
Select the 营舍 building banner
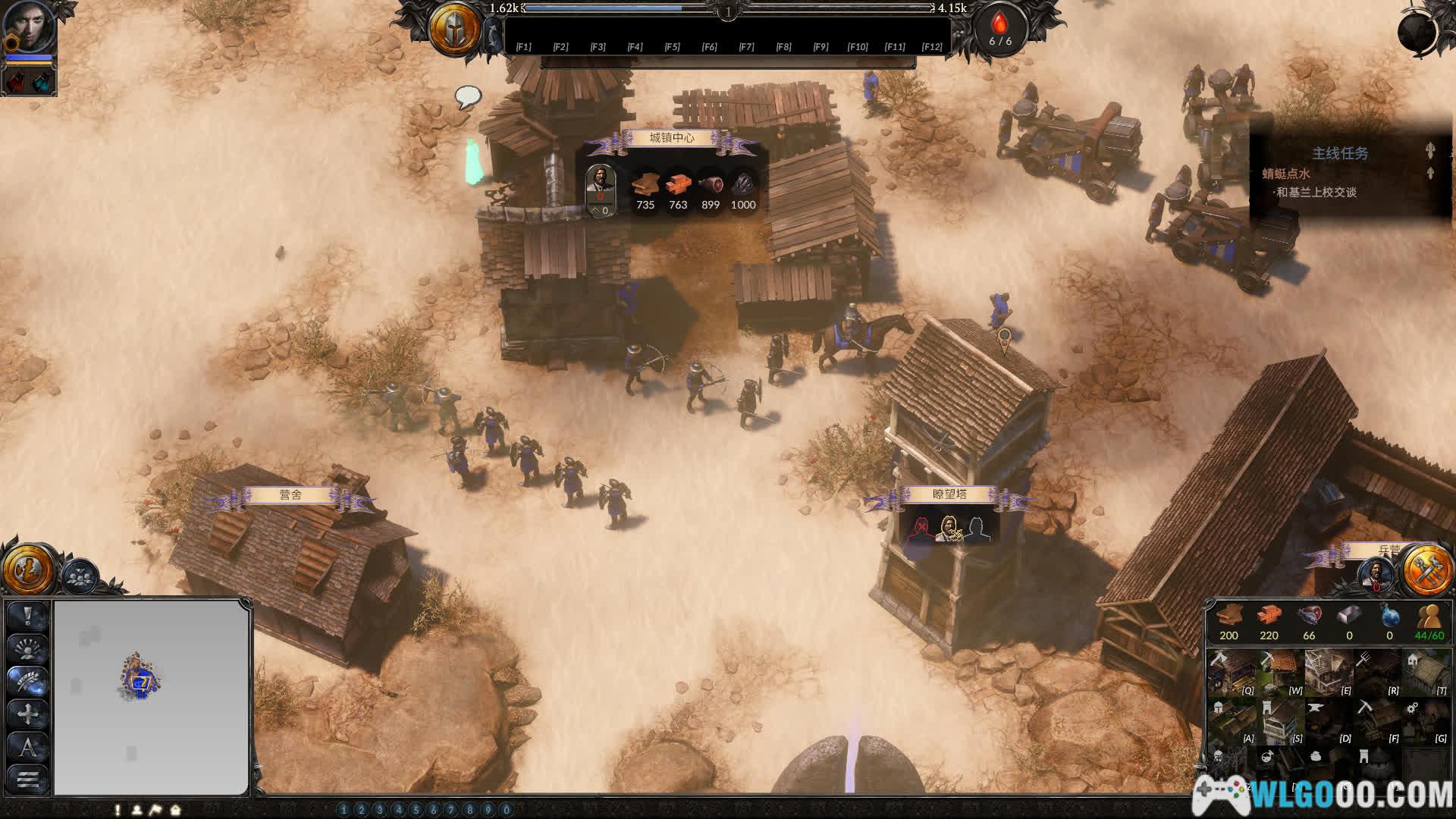click(290, 495)
